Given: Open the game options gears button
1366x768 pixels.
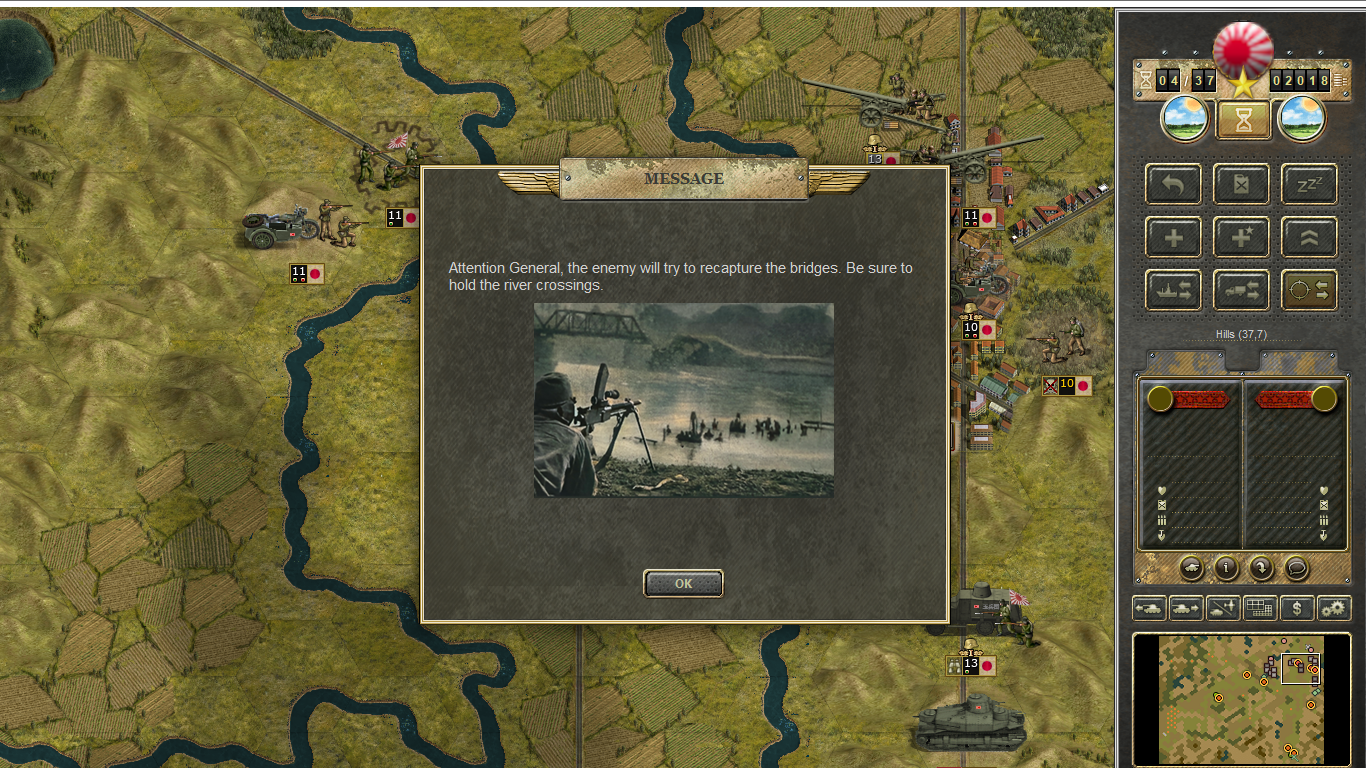Looking at the screenshot, I should (1334, 607).
